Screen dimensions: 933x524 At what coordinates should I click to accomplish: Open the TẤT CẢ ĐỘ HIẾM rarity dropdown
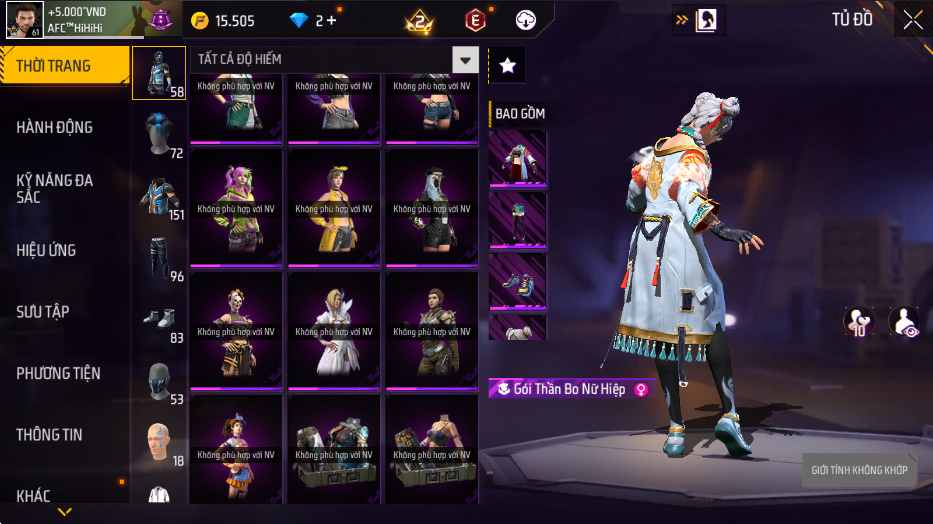tap(465, 60)
